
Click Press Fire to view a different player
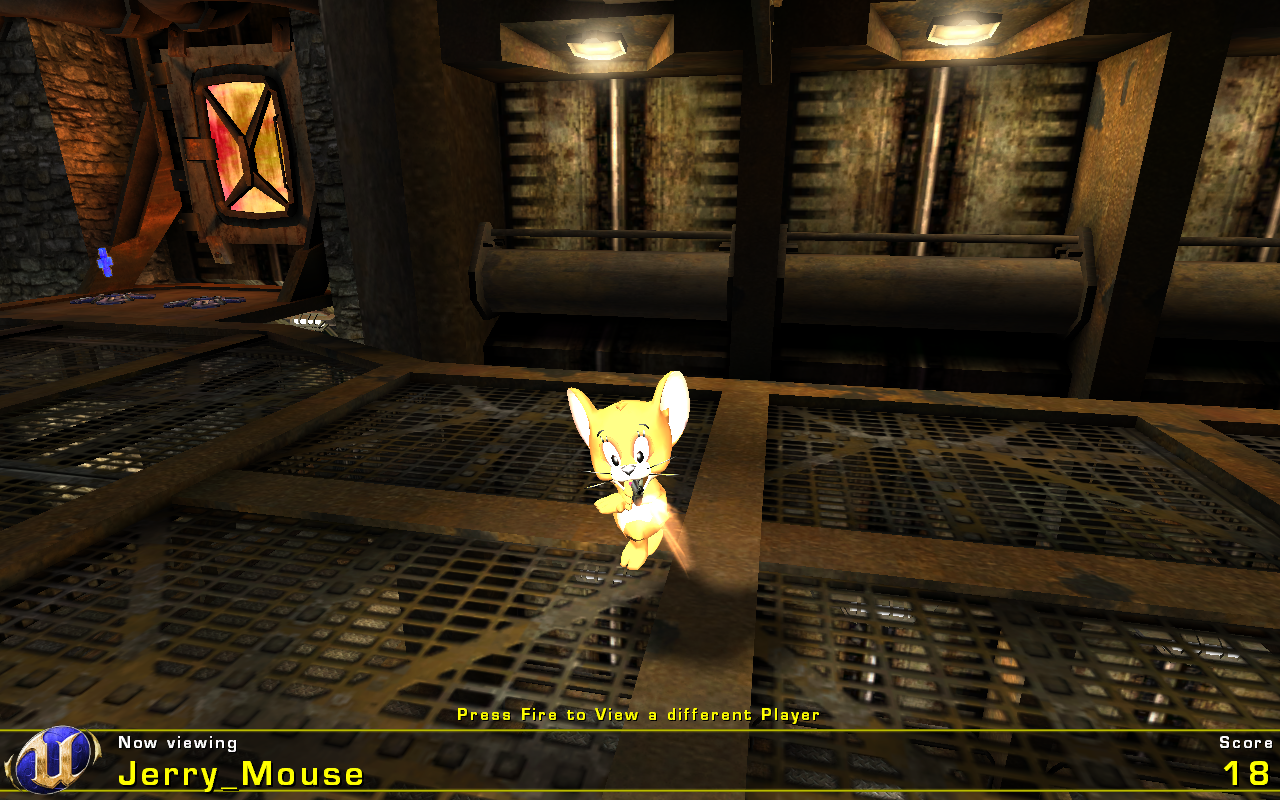638,715
